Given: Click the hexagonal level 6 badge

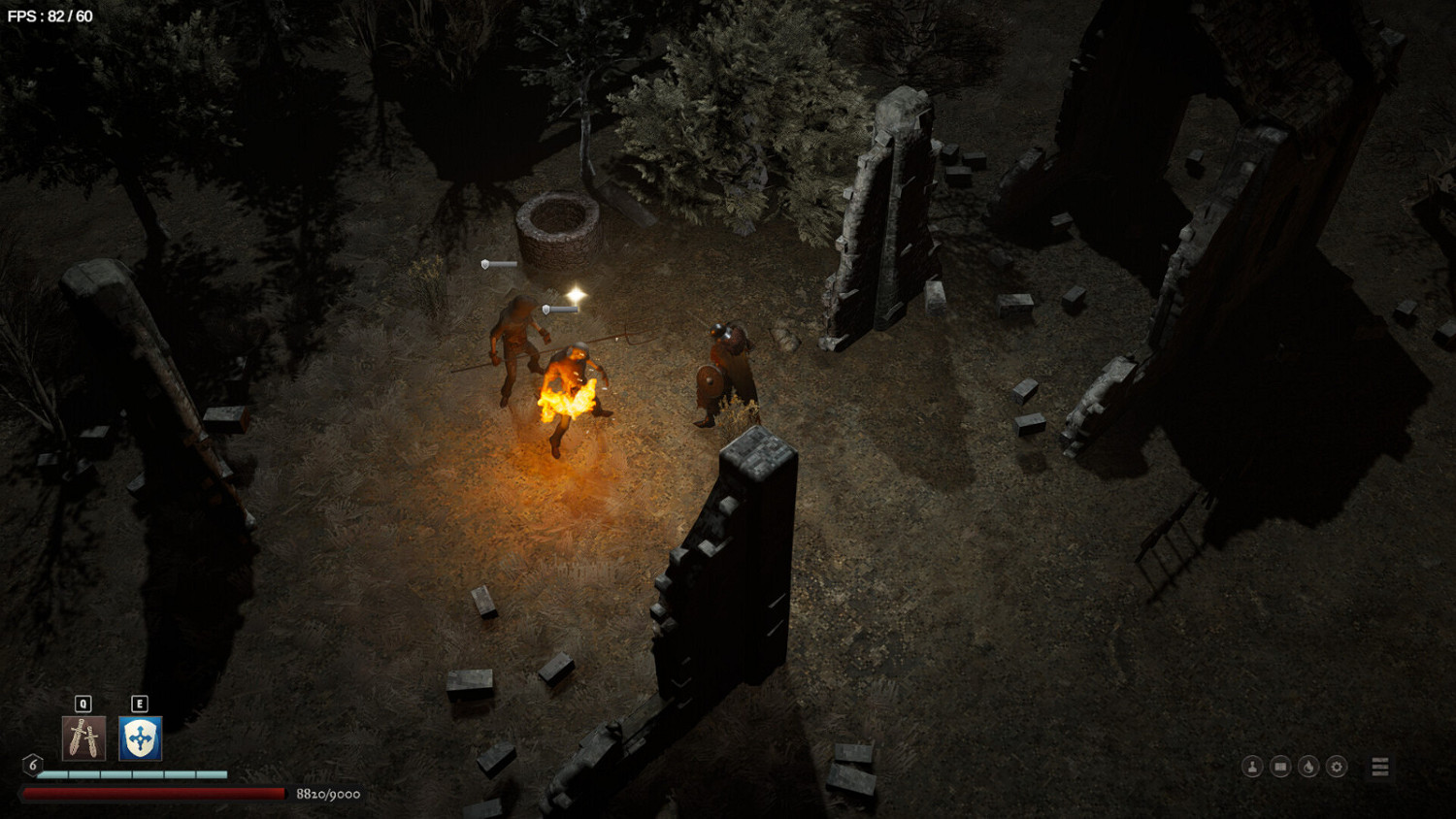Looking at the screenshot, I should [32, 767].
